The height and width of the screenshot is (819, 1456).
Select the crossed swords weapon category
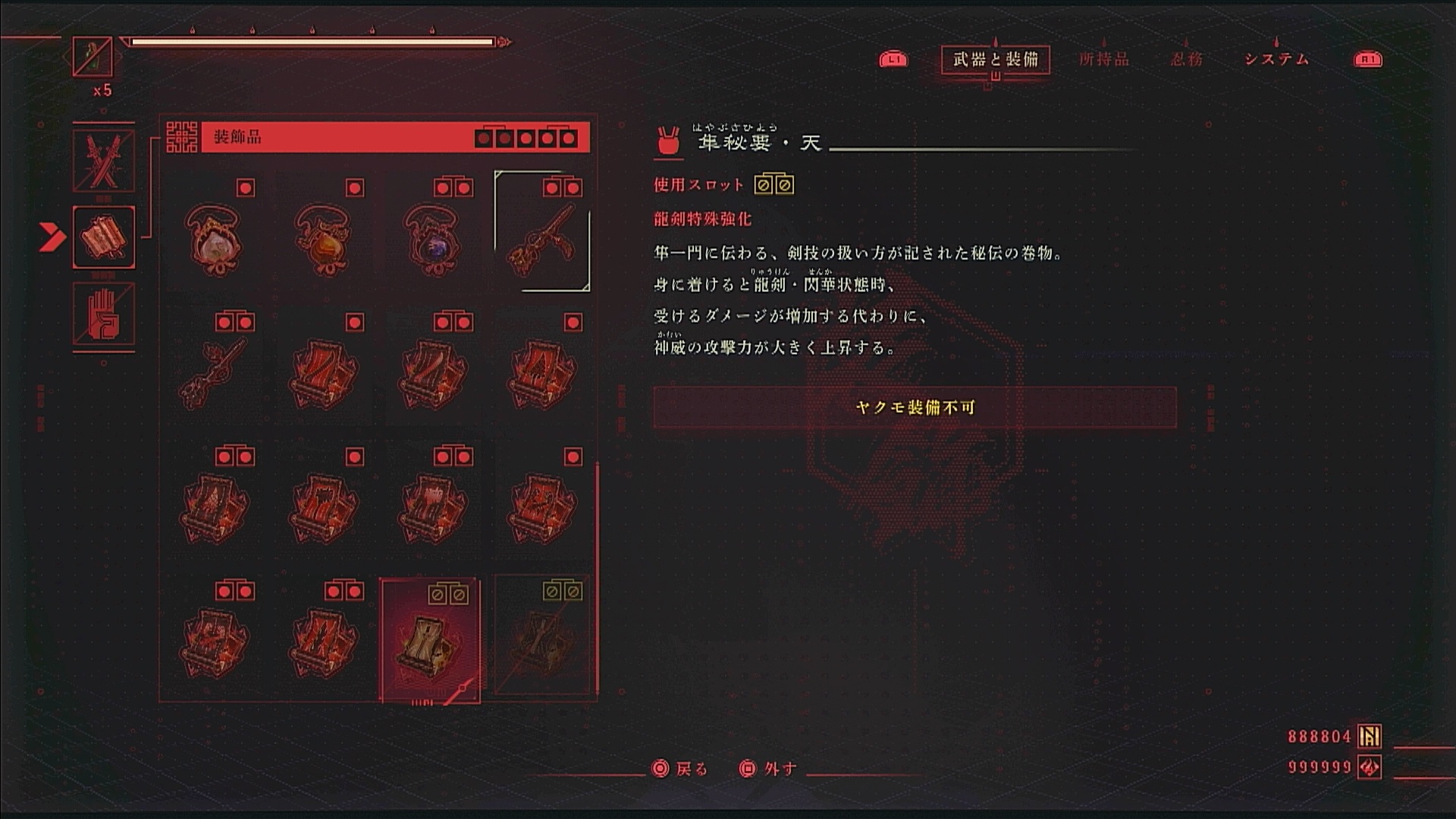(x=104, y=161)
